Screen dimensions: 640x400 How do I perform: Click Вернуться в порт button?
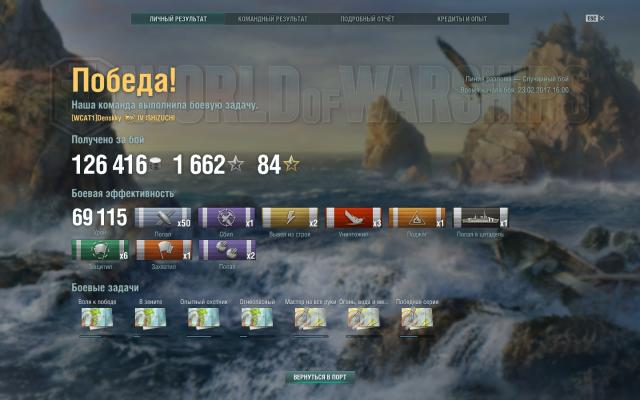(320, 378)
